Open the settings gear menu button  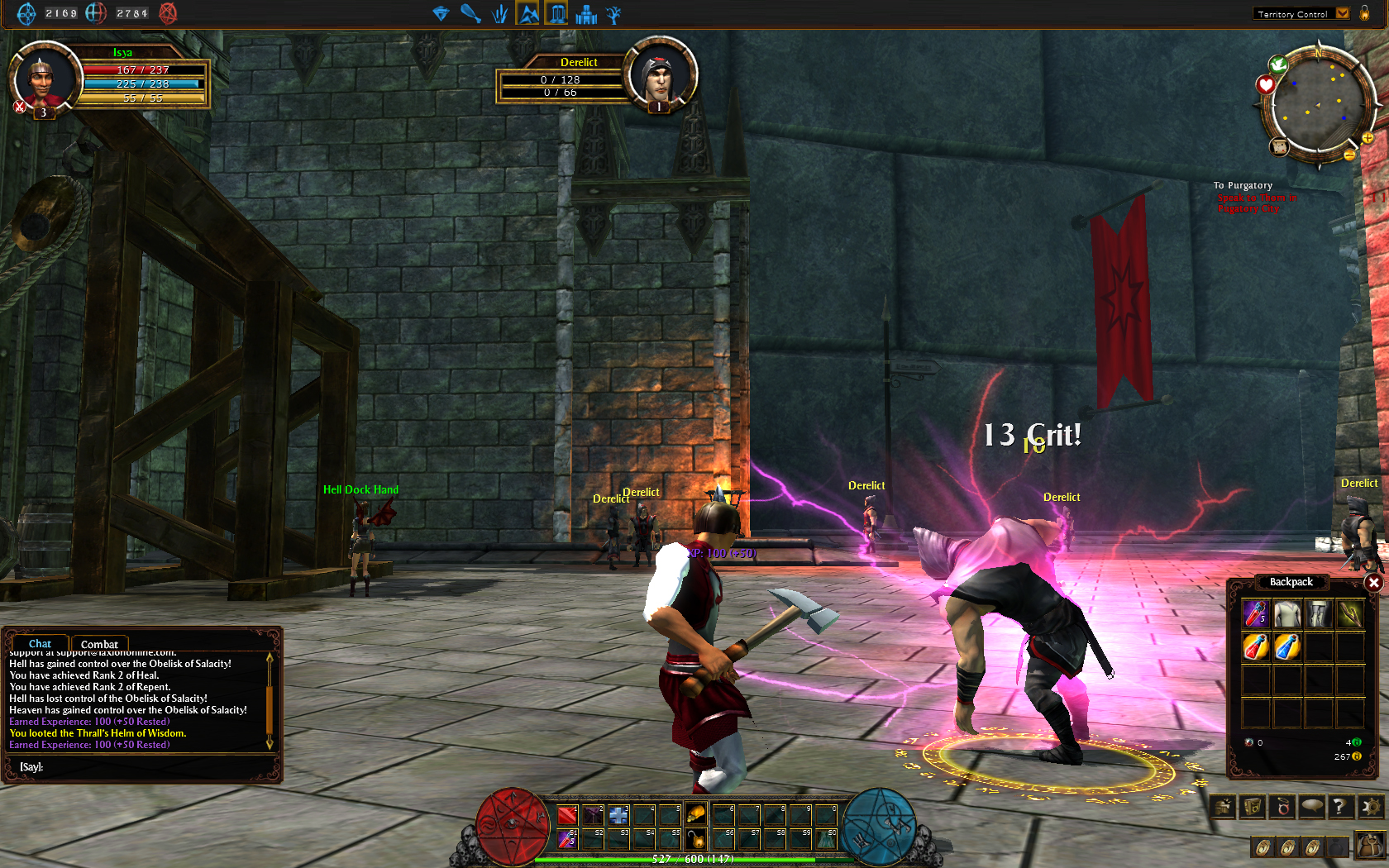pos(1371,806)
